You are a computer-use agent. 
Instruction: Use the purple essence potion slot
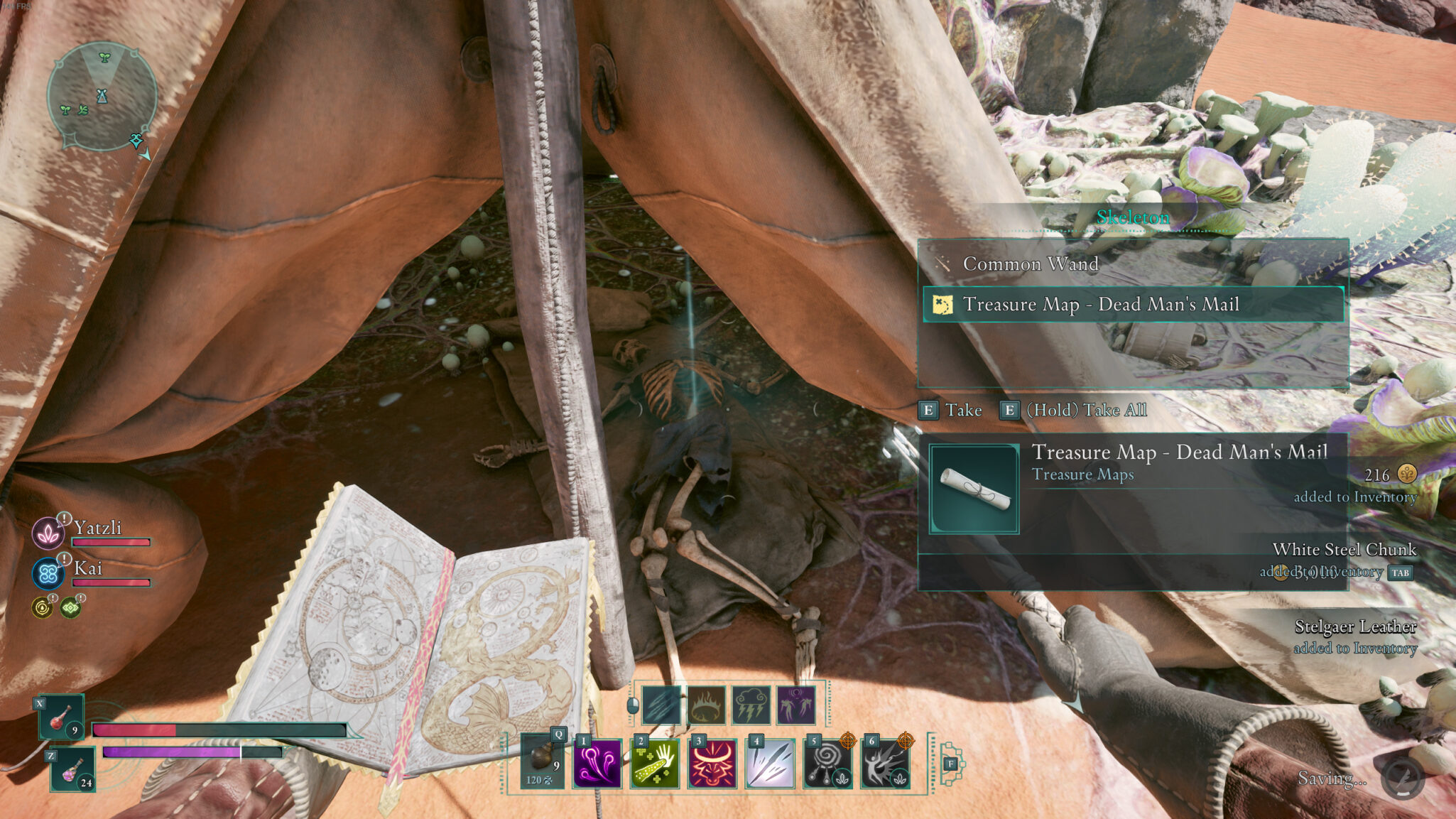tap(73, 770)
